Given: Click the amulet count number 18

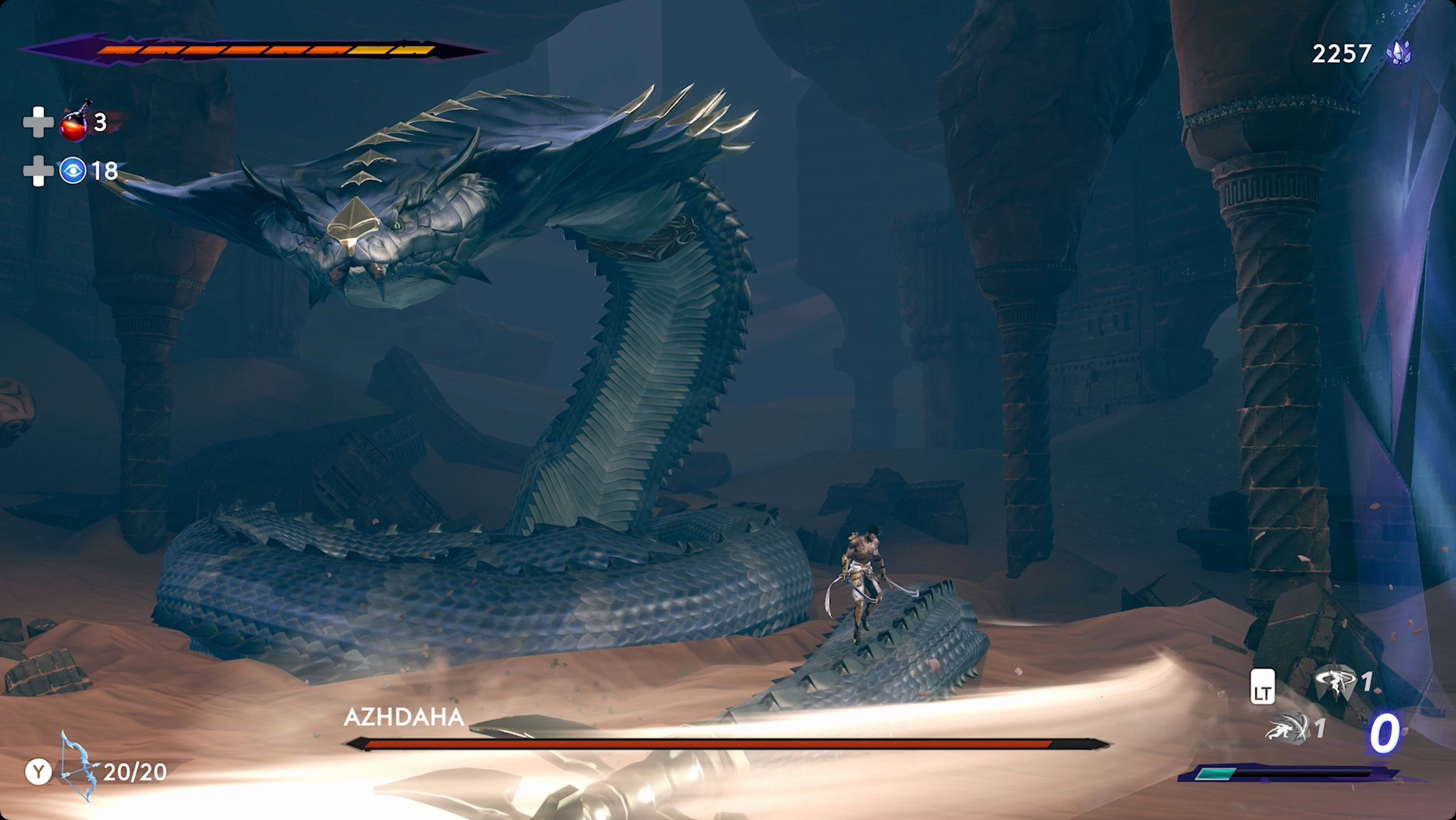Looking at the screenshot, I should point(105,170).
